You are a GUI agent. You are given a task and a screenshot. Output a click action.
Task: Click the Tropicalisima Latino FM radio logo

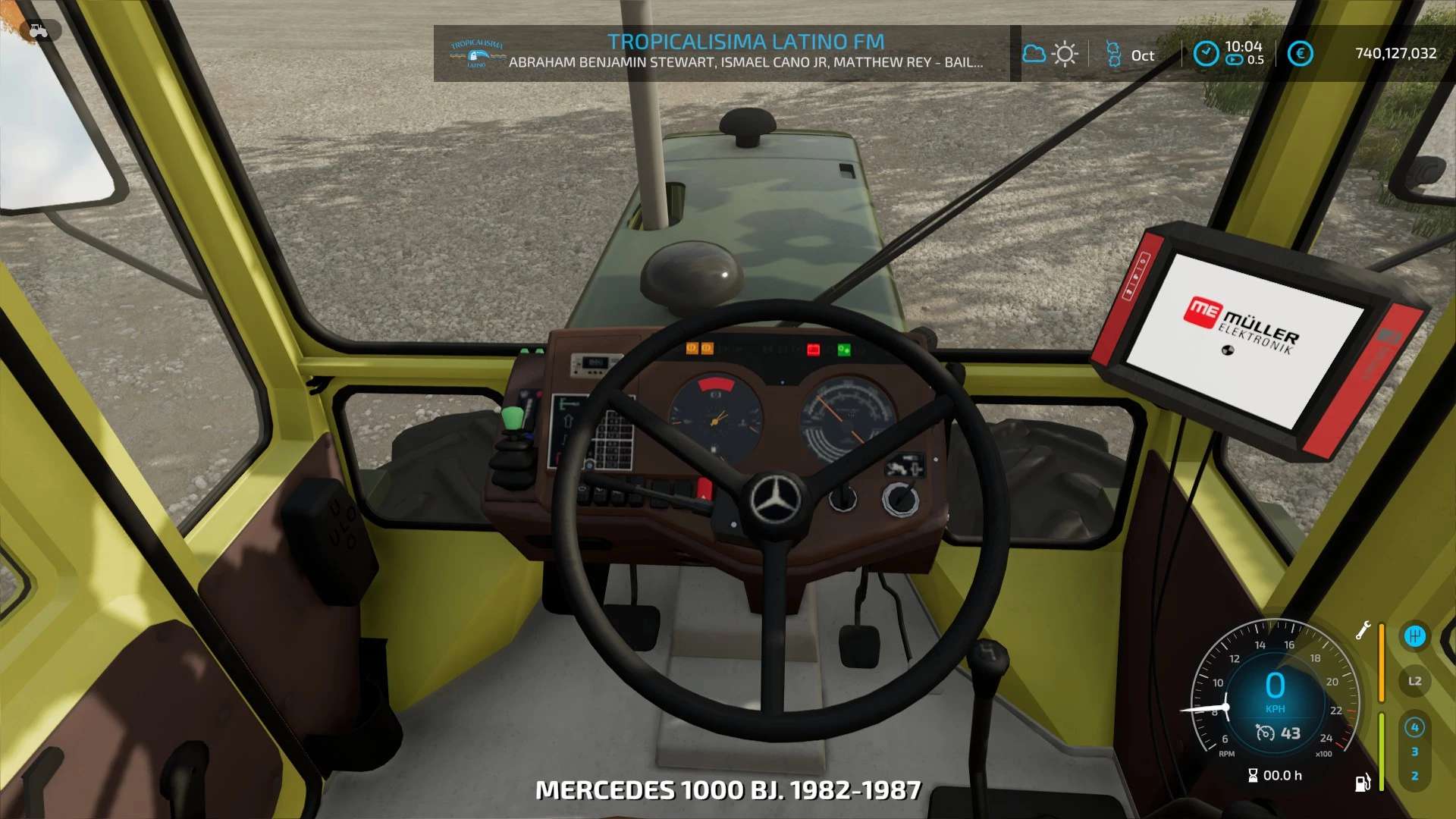pyautogui.click(x=476, y=54)
